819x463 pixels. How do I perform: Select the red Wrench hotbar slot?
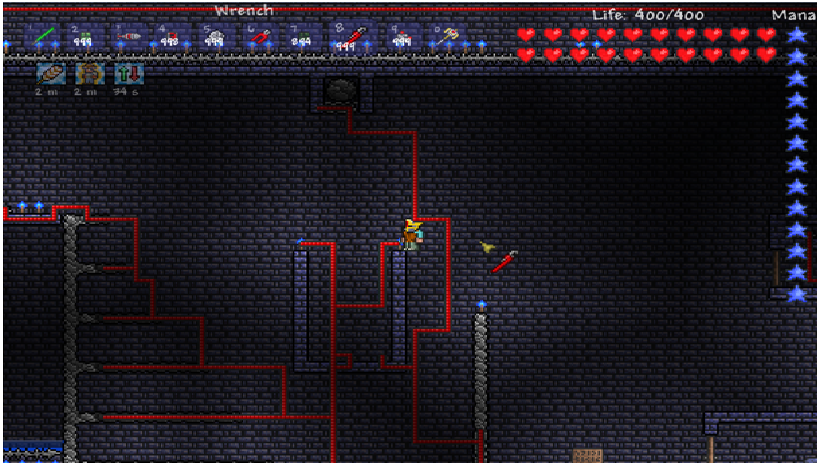[347, 38]
